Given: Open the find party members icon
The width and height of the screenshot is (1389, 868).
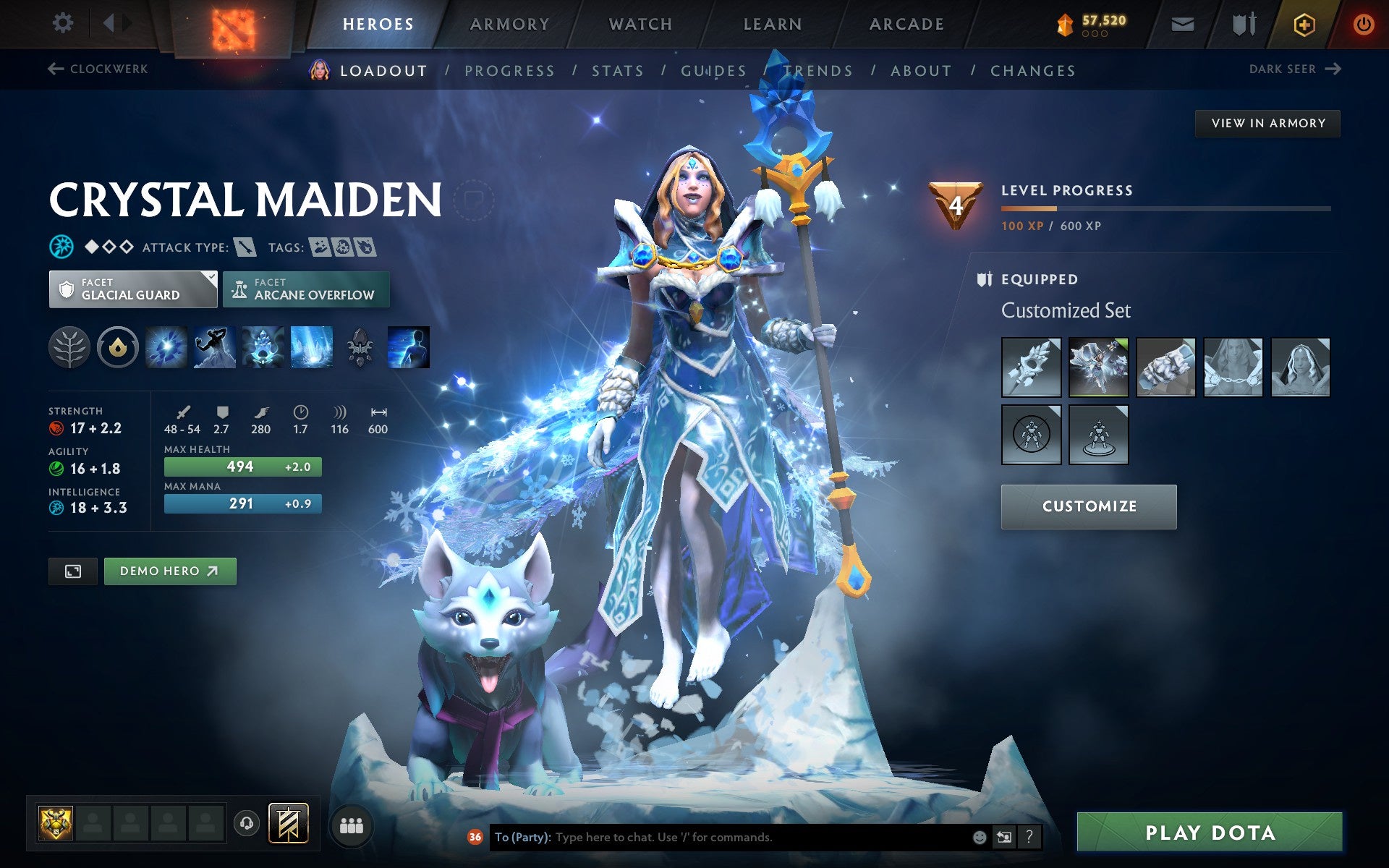Looking at the screenshot, I should click(352, 822).
